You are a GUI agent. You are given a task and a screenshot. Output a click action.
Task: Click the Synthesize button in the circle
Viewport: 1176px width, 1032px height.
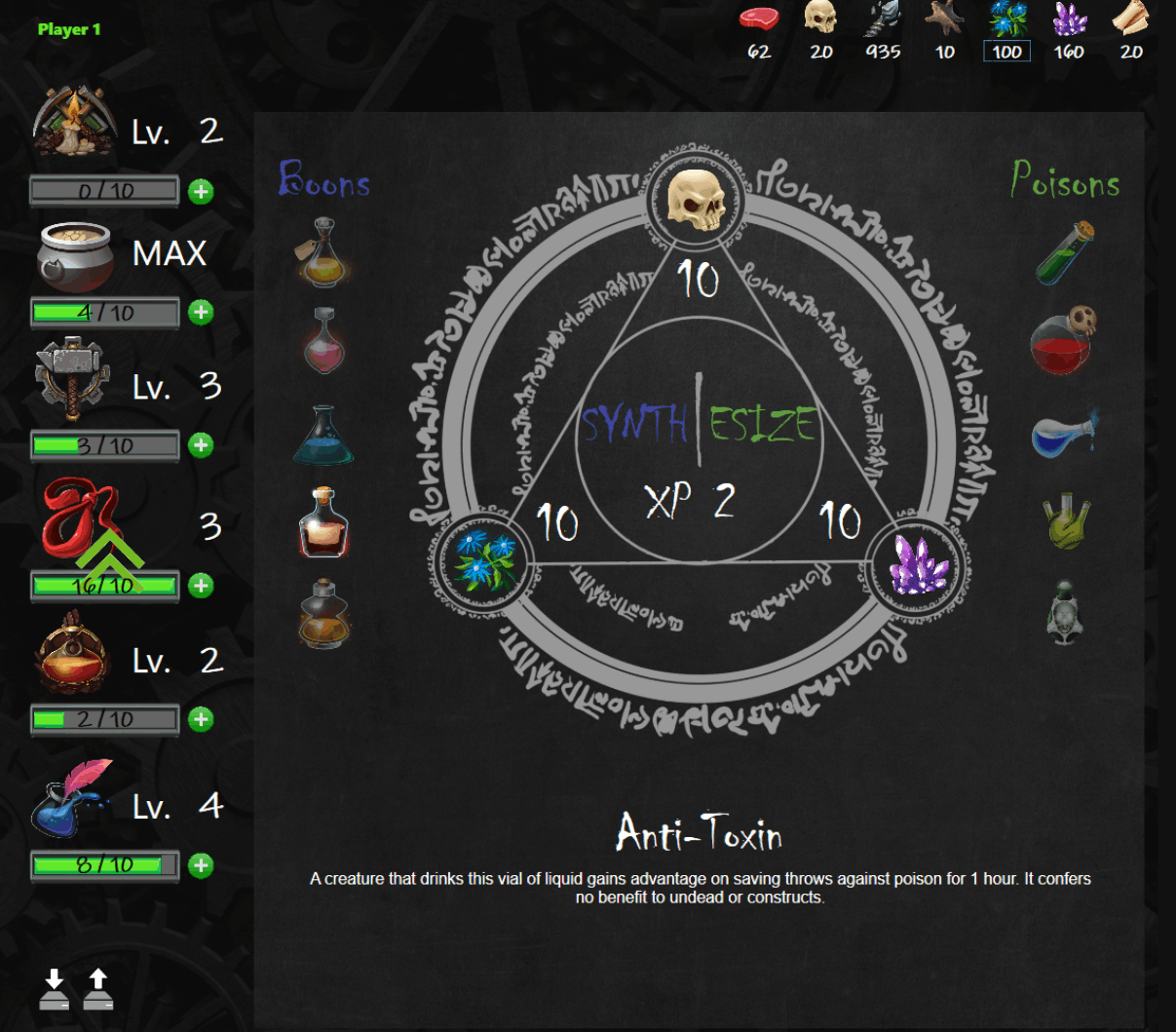tap(699, 425)
